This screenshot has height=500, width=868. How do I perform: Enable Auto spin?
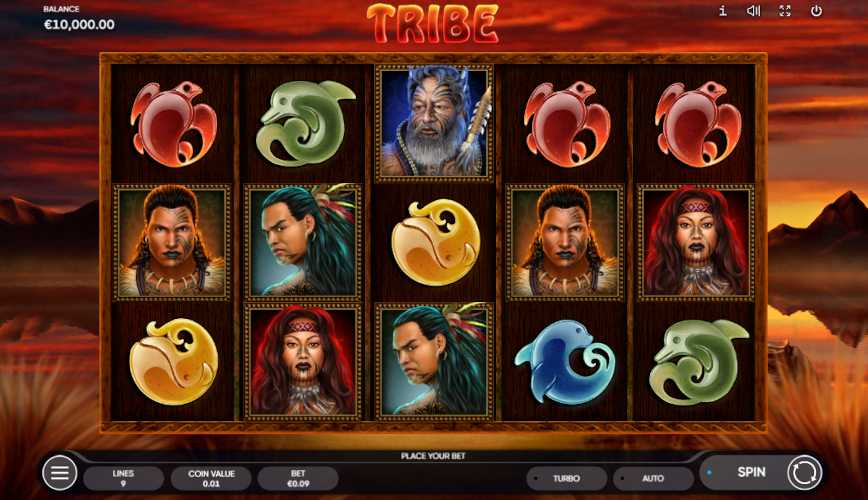pyautogui.click(x=653, y=478)
